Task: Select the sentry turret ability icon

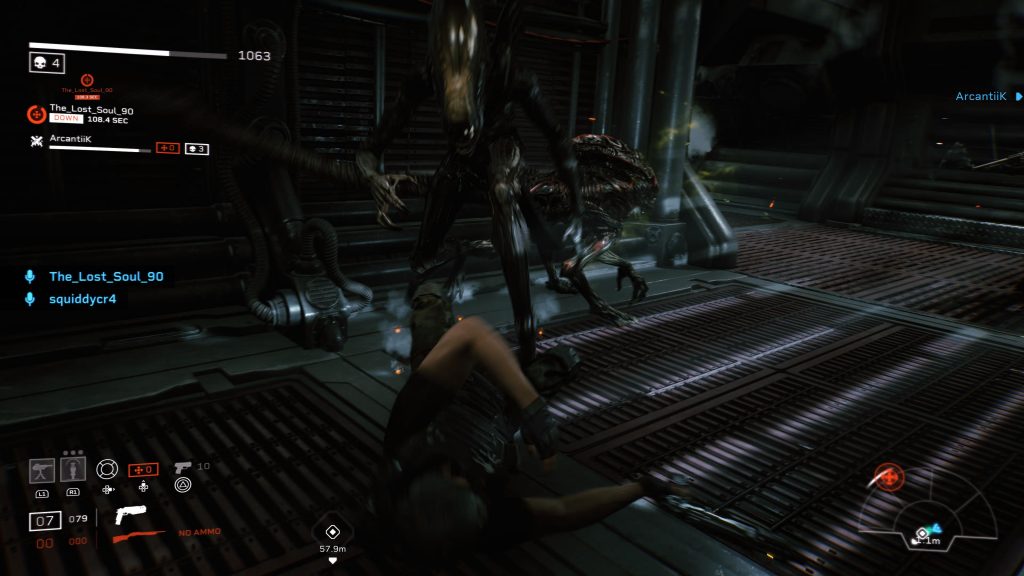Action: [x=42, y=469]
